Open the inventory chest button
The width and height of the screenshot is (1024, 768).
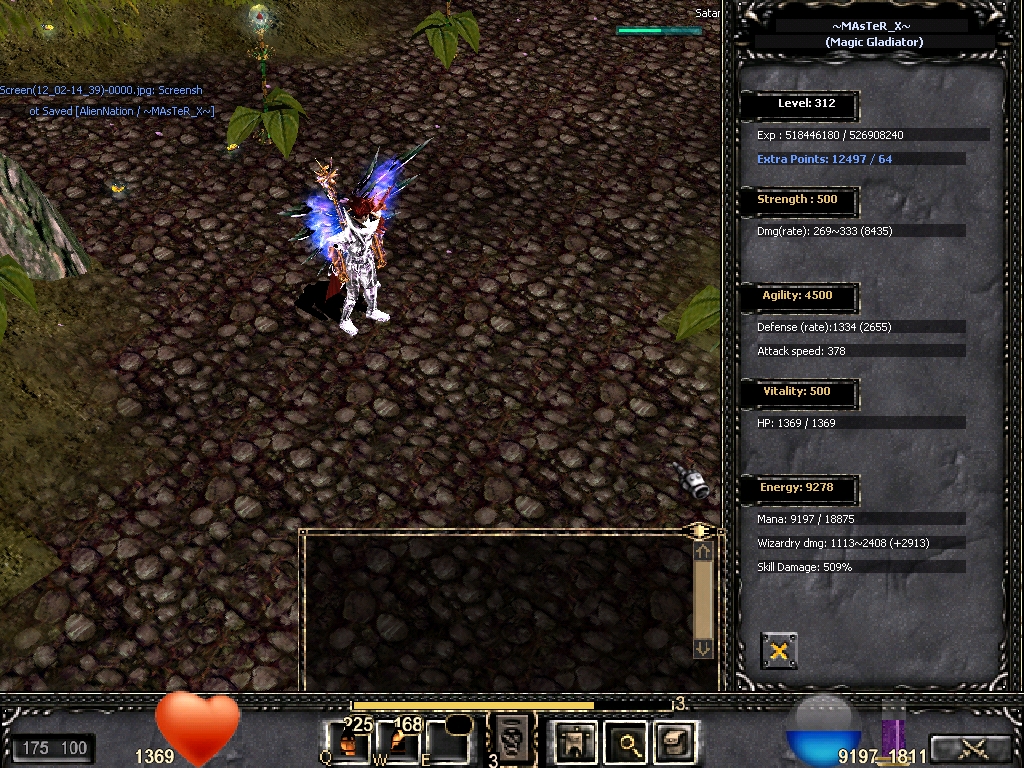(x=676, y=742)
